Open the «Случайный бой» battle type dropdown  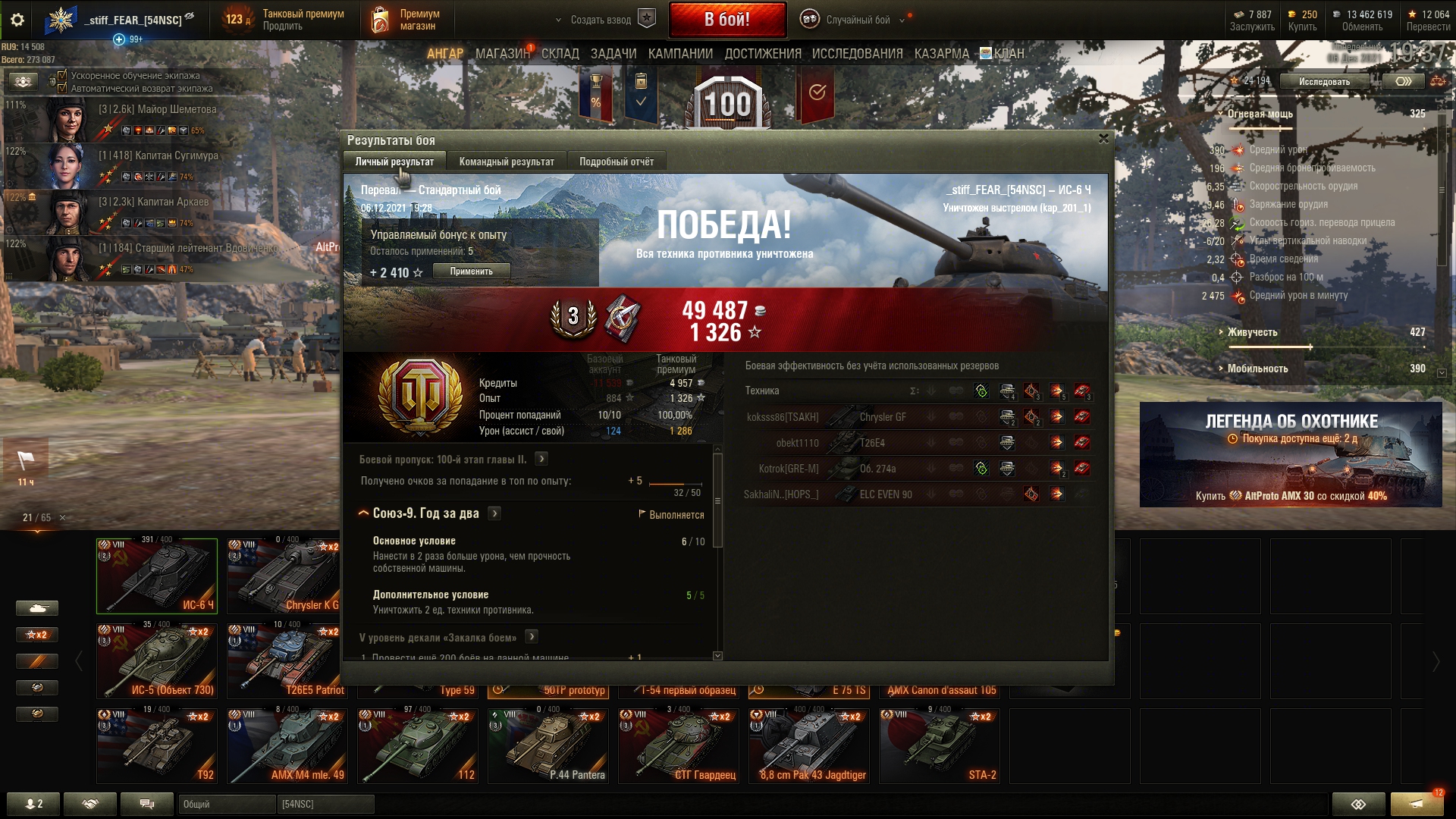pyautogui.click(x=857, y=20)
